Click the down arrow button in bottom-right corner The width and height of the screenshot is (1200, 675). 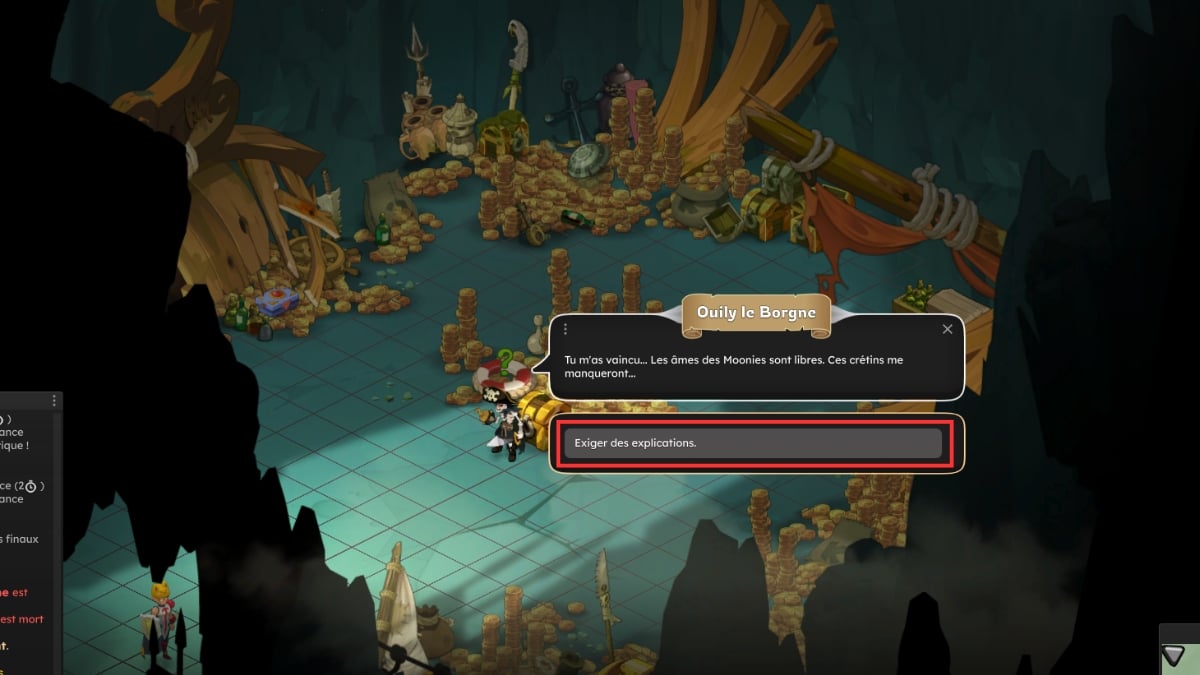click(1173, 655)
